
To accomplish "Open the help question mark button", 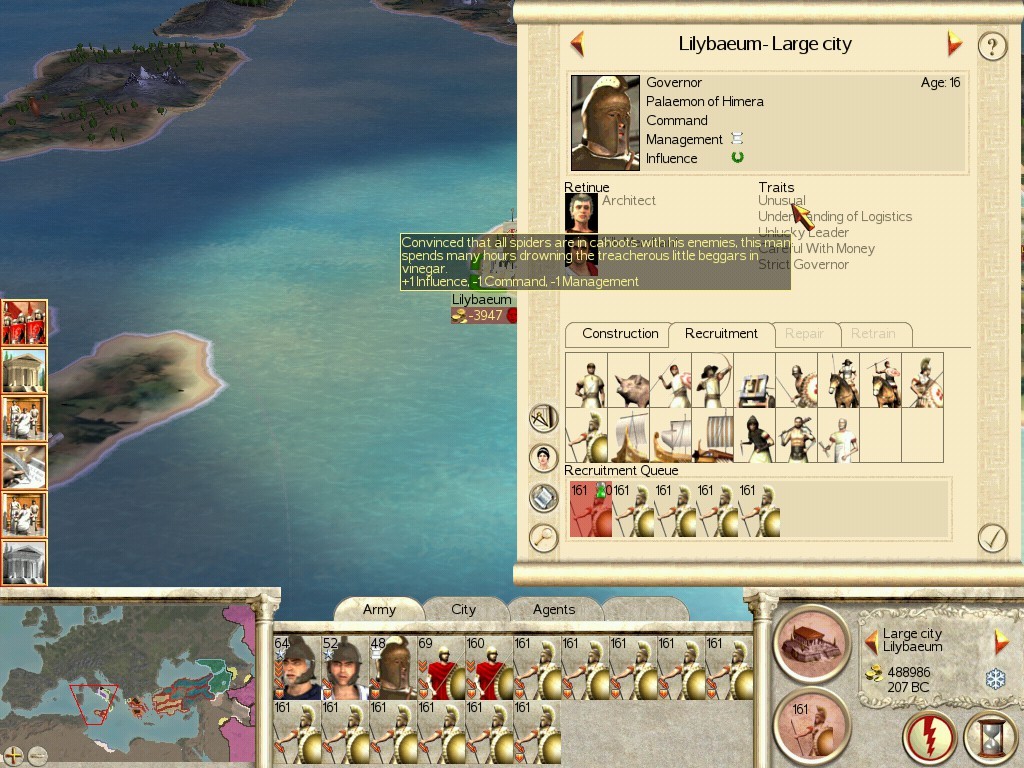I will [991, 46].
